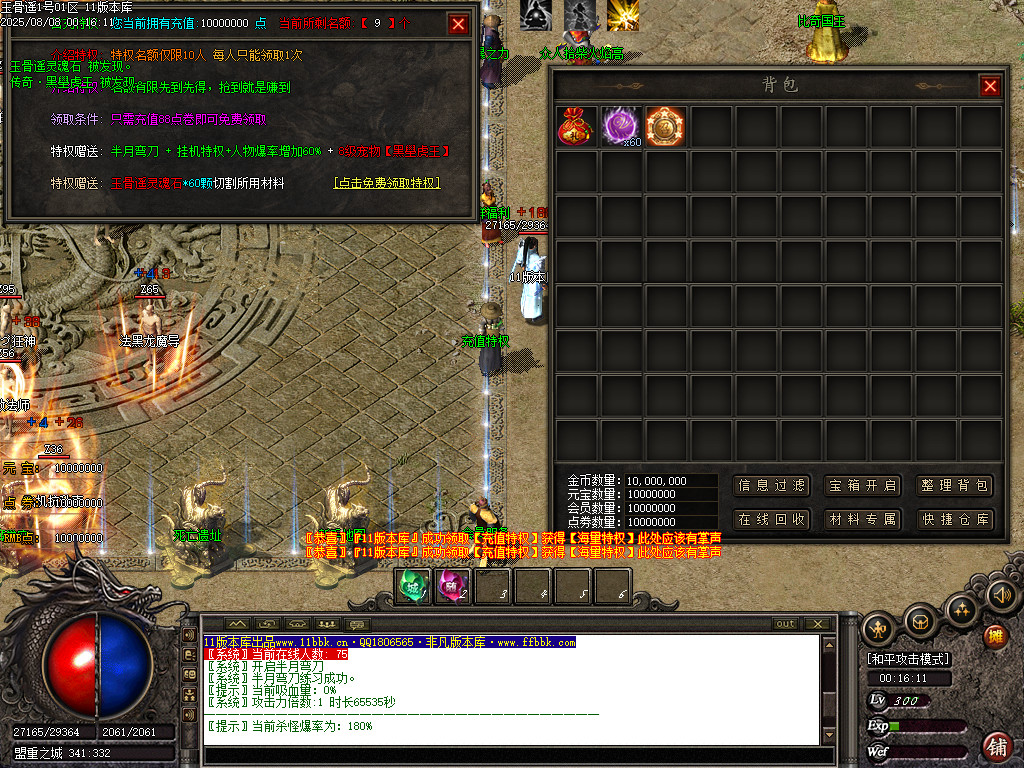The height and width of the screenshot is (768, 1024).
Task: Open the 信息过滤 message filter
Action: [771, 486]
